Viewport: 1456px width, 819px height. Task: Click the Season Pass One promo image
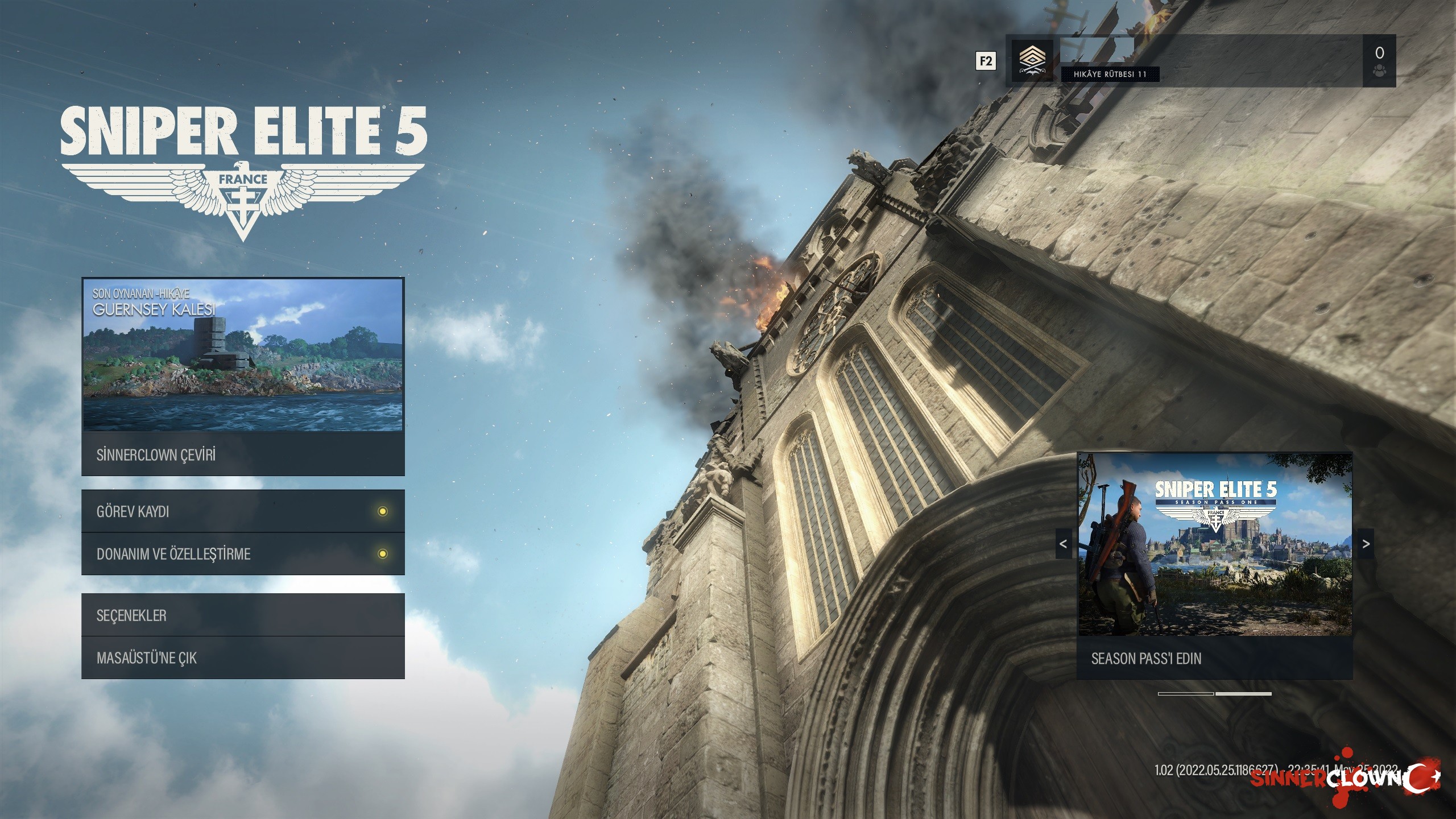[x=1215, y=545]
